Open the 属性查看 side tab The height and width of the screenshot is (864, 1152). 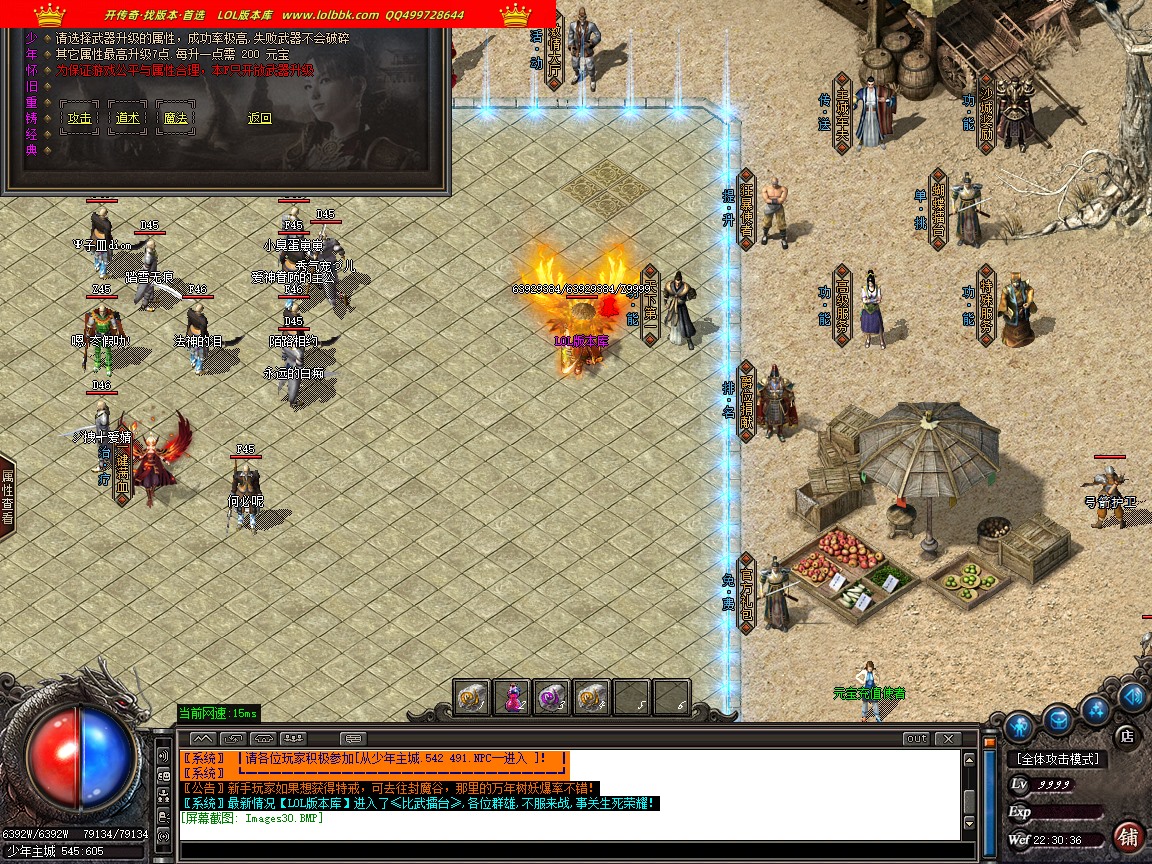(7, 498)
